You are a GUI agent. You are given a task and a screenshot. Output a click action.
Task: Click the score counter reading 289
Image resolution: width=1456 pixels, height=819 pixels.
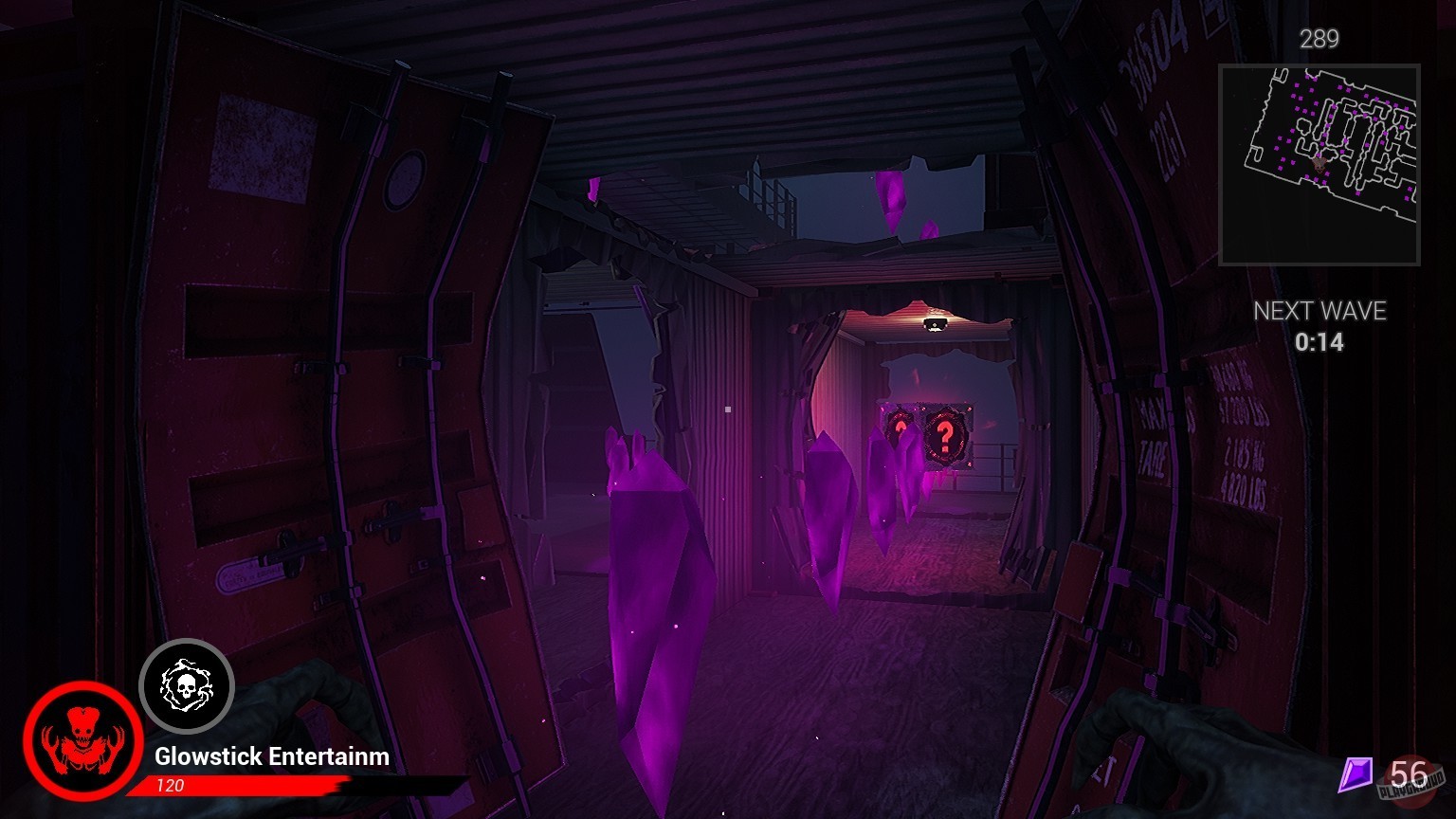tap(1319, 40)
